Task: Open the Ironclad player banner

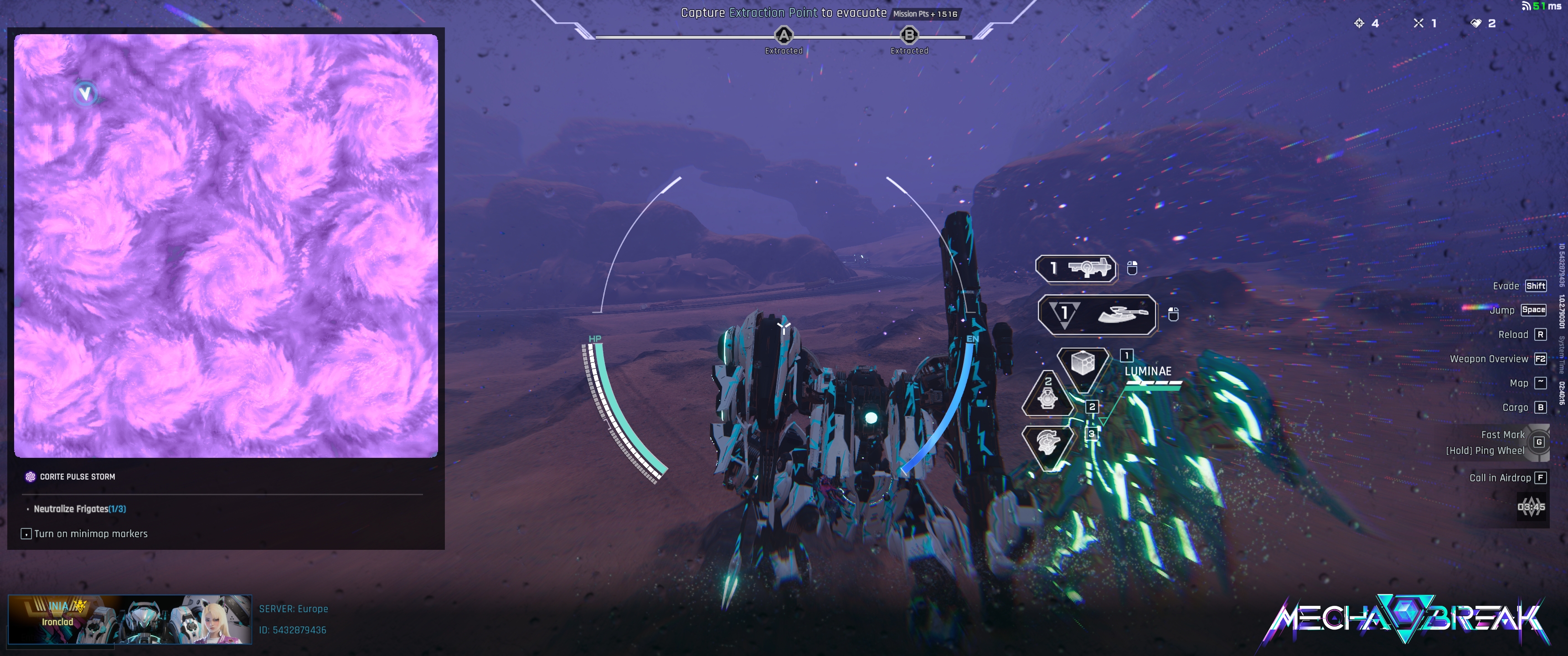Action: click(x=129, y=620)
